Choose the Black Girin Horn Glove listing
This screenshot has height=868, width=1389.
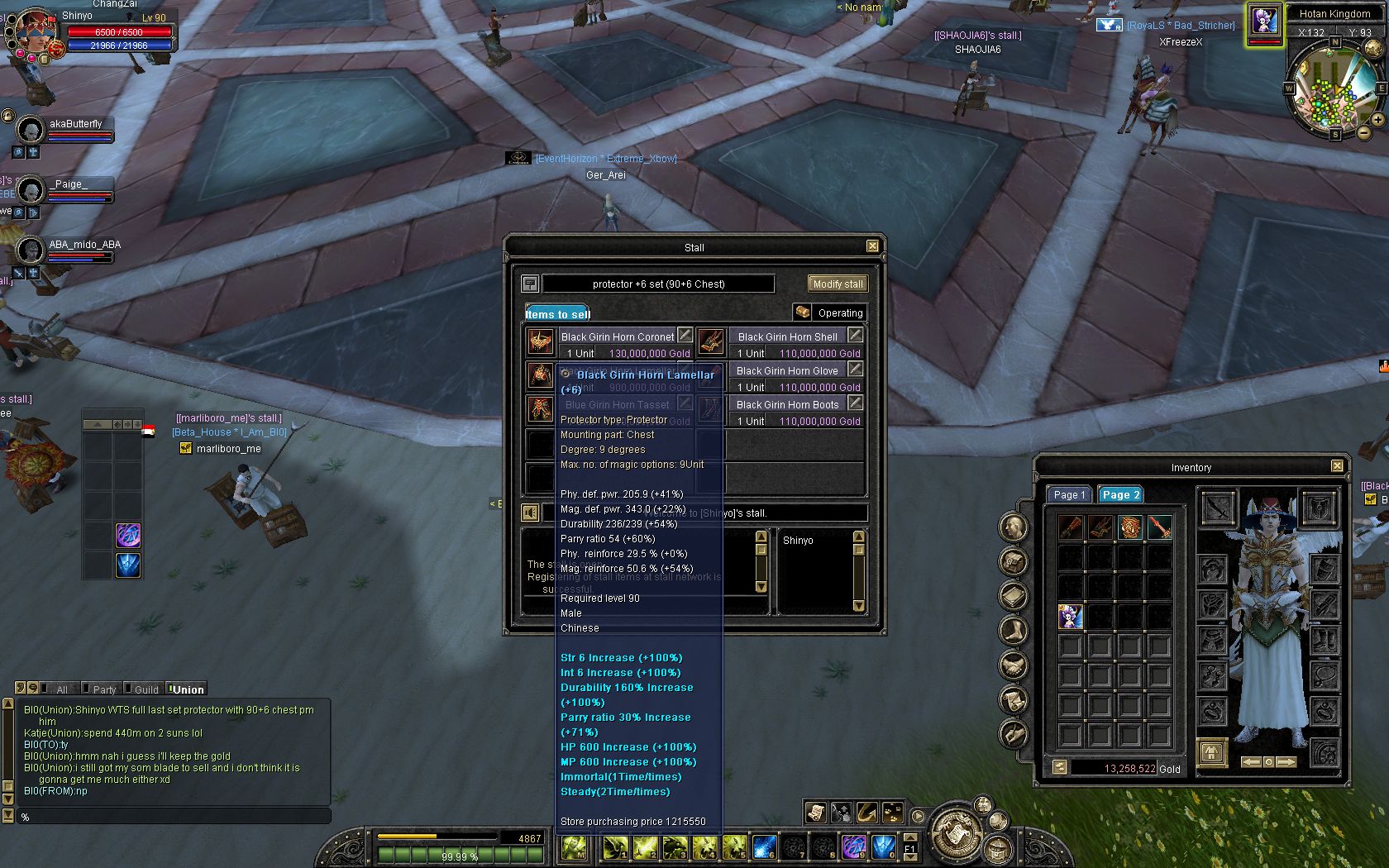(787, 370)
